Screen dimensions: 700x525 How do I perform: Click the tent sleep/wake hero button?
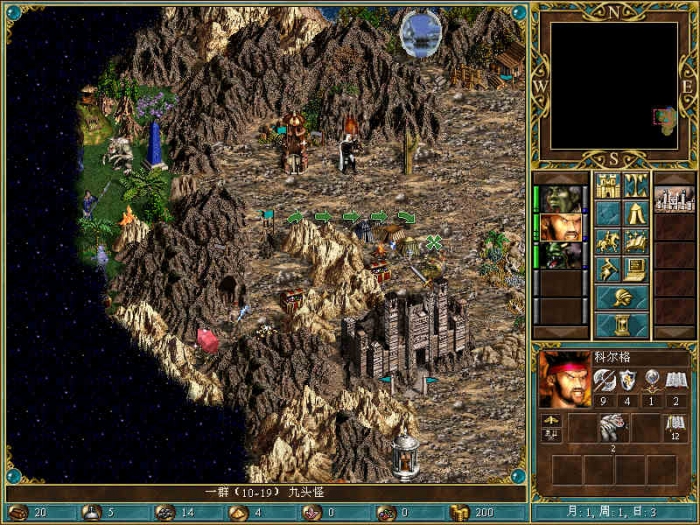(636, 213)
